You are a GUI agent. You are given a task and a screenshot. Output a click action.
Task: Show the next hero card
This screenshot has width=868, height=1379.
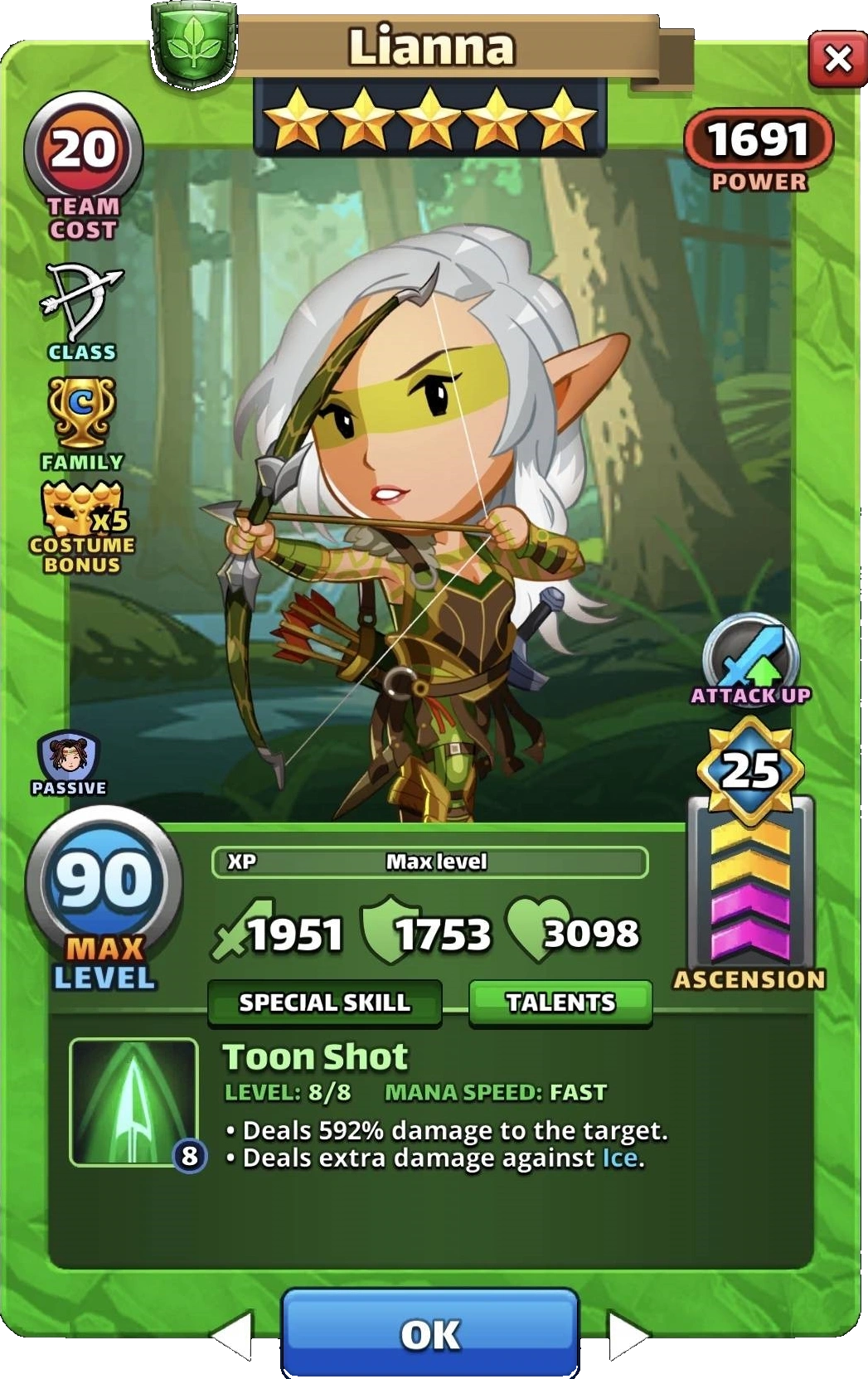(x=628, y=1335)
